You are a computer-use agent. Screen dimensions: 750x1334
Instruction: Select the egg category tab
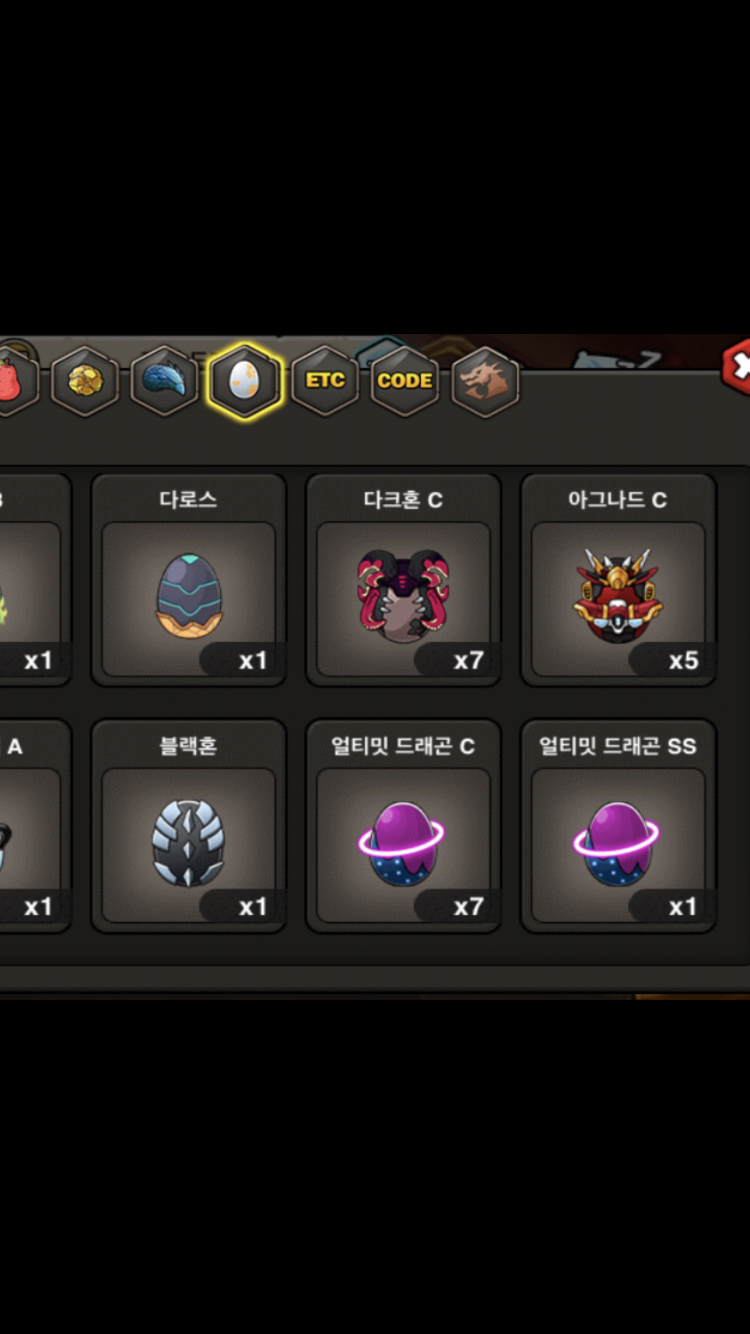245,381
